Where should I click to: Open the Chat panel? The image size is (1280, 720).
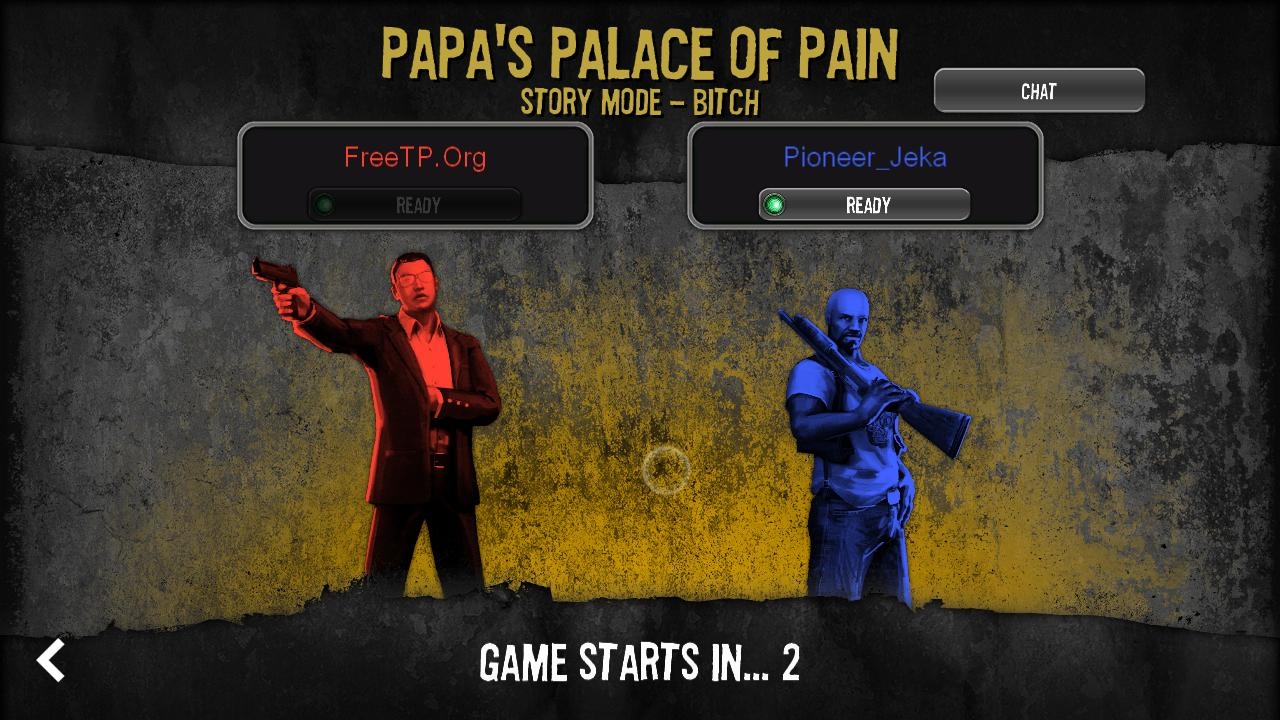[1039, 91]
